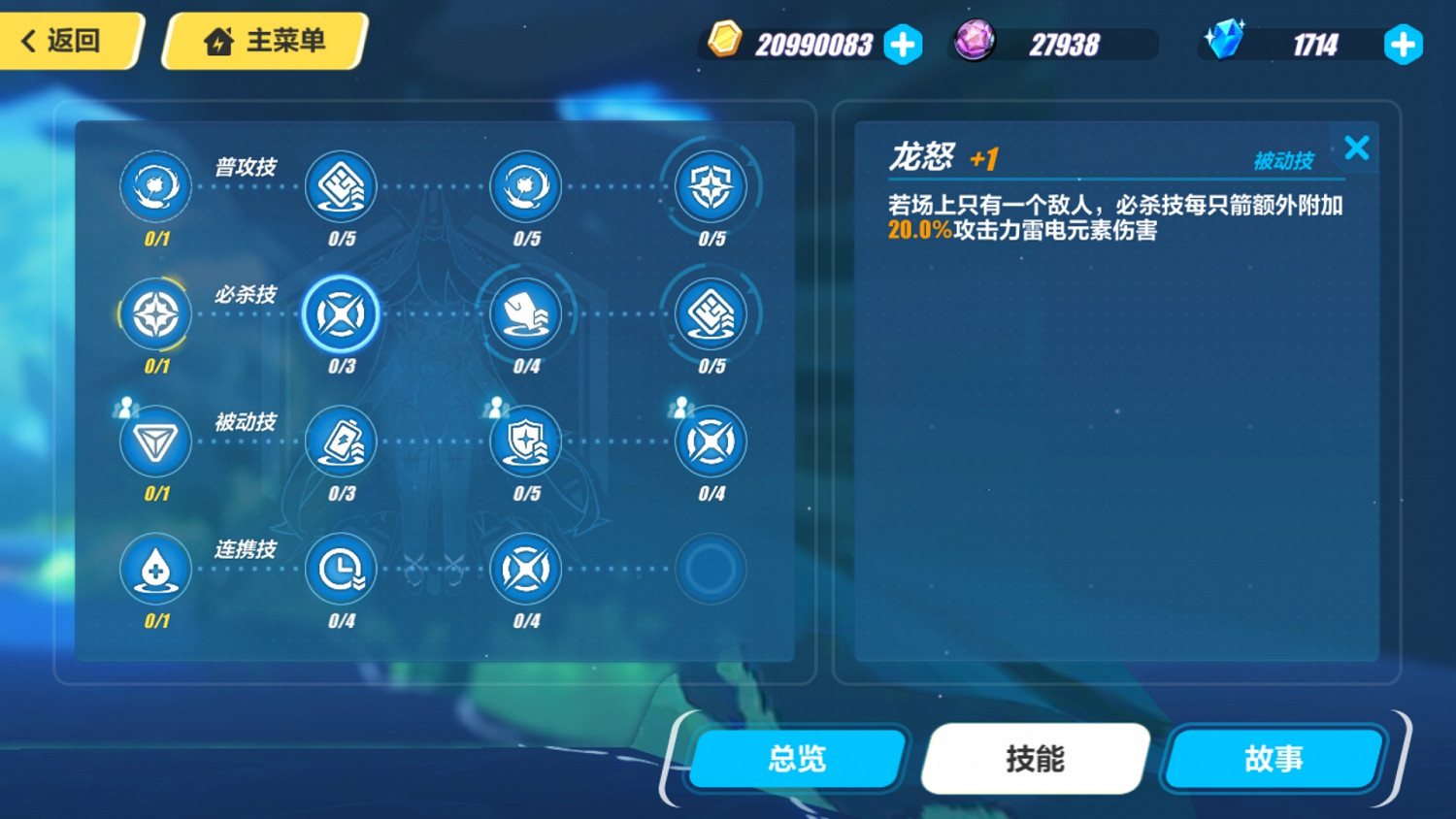
Task: Select the first 普攻技 basic attack skill icon
Action: pyautogui.click(x=155, y=186)
